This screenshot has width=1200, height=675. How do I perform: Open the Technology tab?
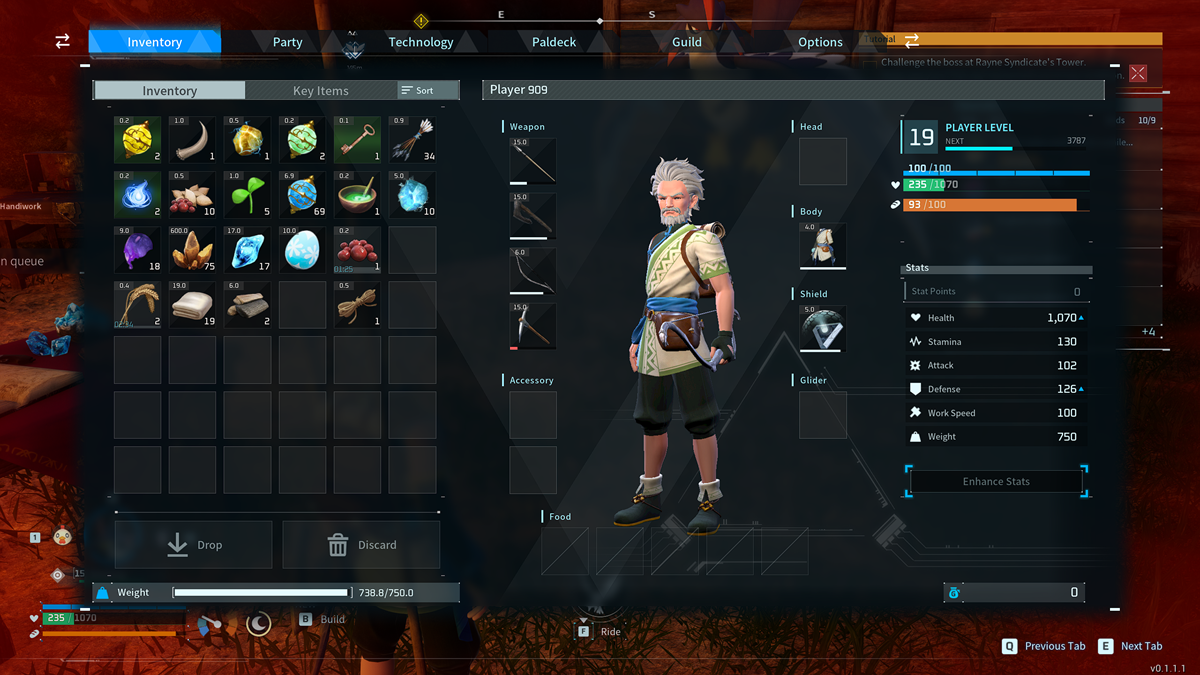[420, 42]
